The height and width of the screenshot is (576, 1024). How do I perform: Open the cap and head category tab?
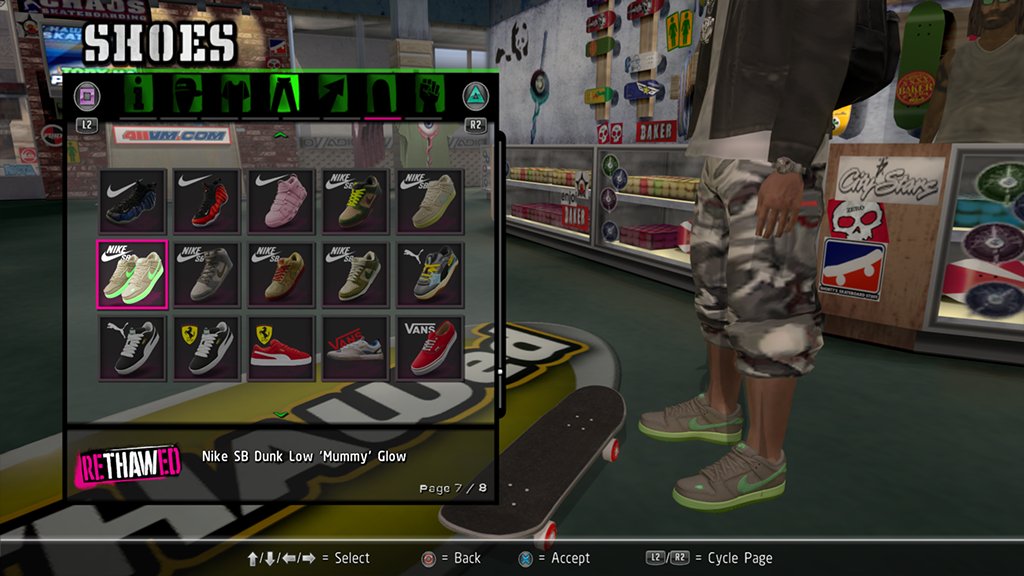(188, 95)
